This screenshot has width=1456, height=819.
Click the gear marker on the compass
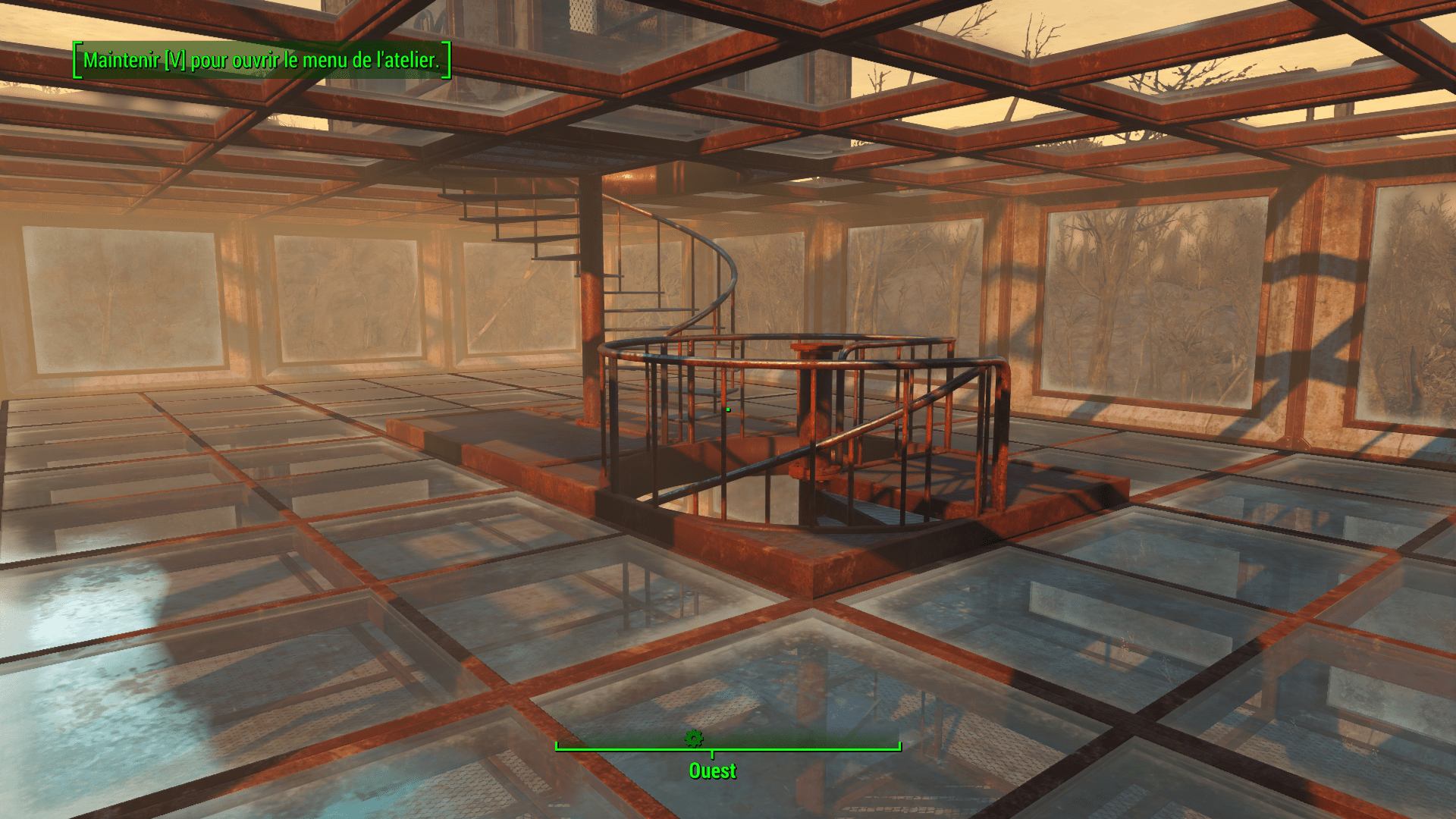(x=693, y=738)
